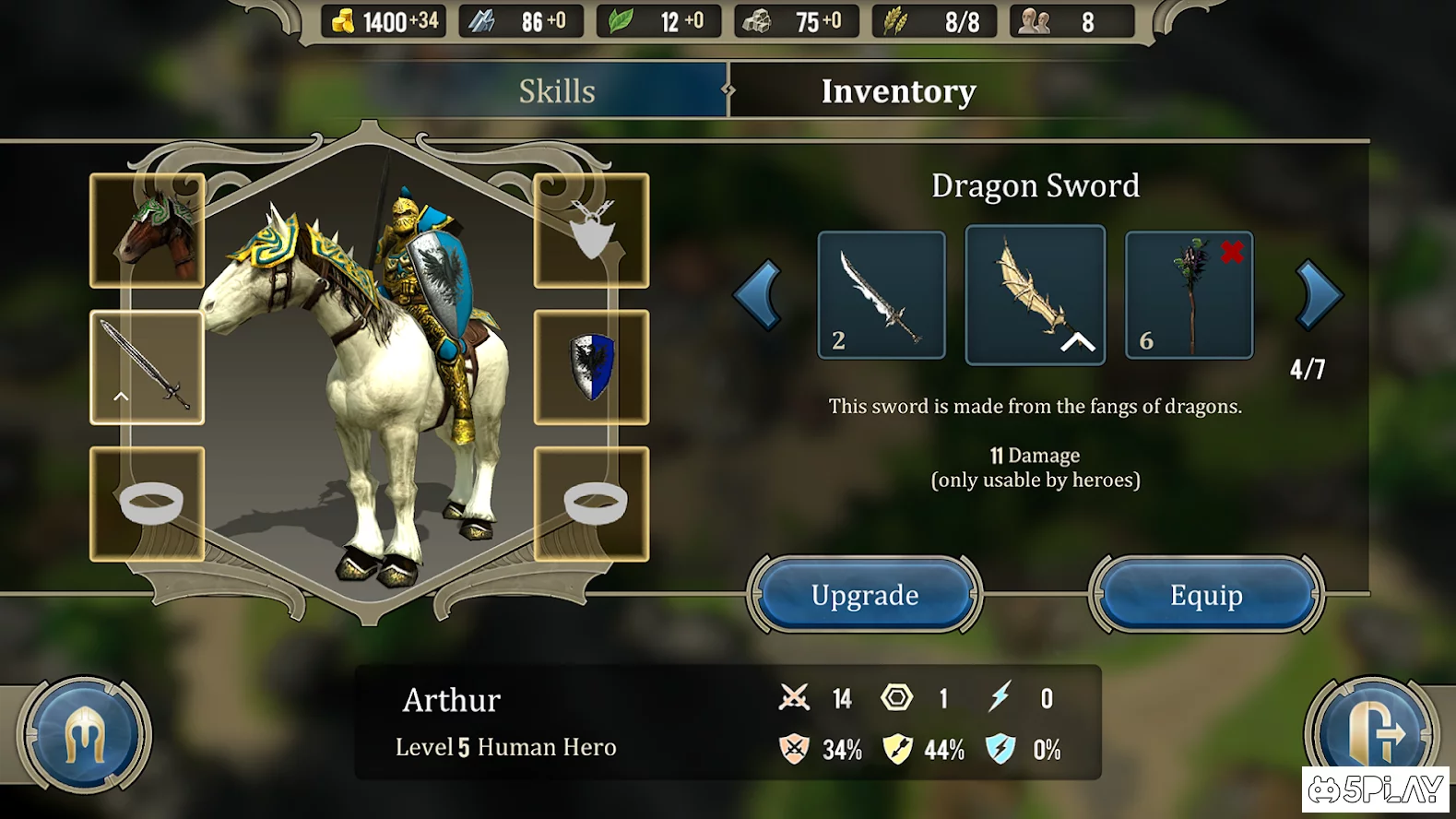Exit the hero screen via door button
The height and width of the screenshot is (819, 1456).
point(1372,733)
